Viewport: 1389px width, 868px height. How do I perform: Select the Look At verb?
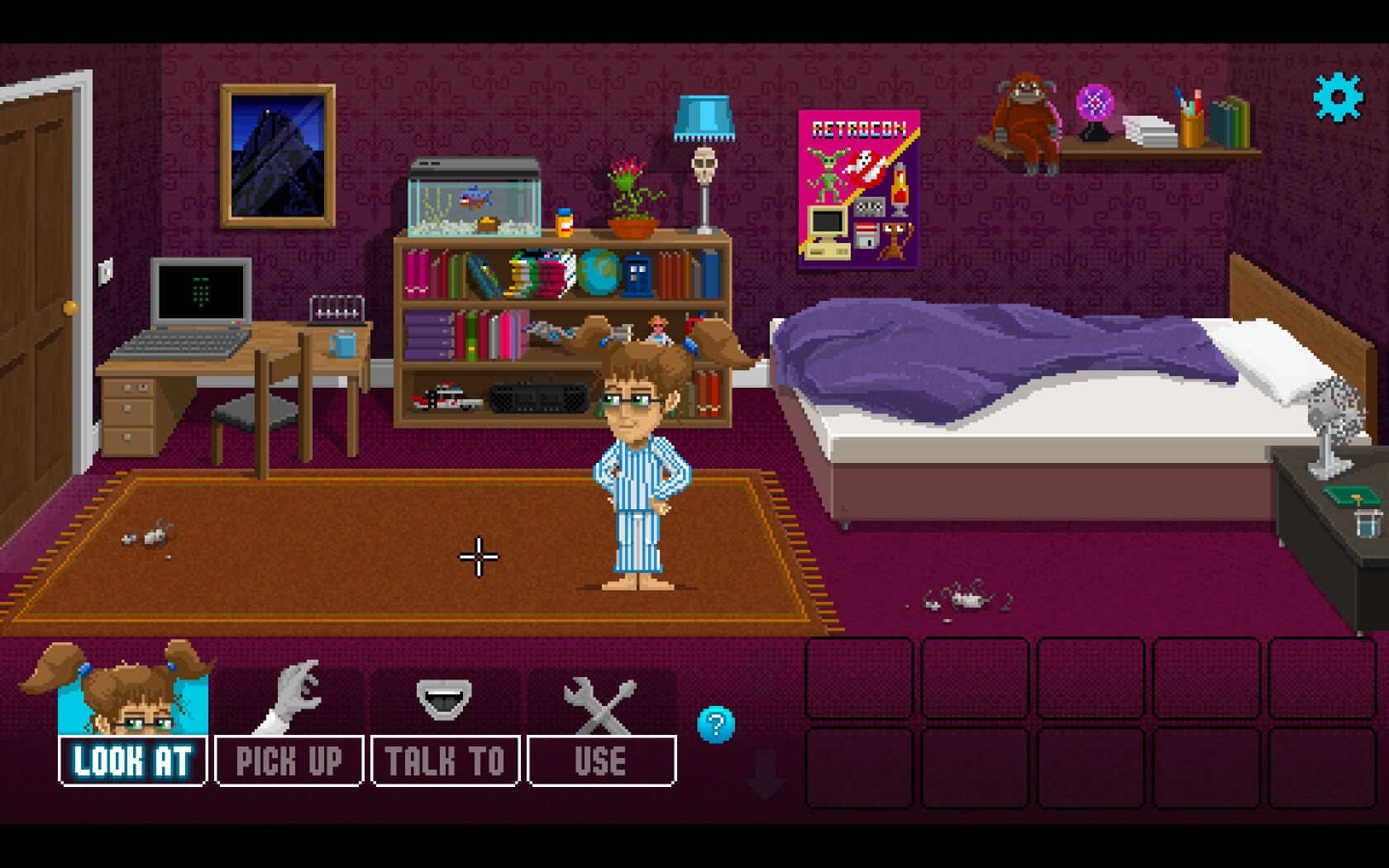click(x=132, y=761)
